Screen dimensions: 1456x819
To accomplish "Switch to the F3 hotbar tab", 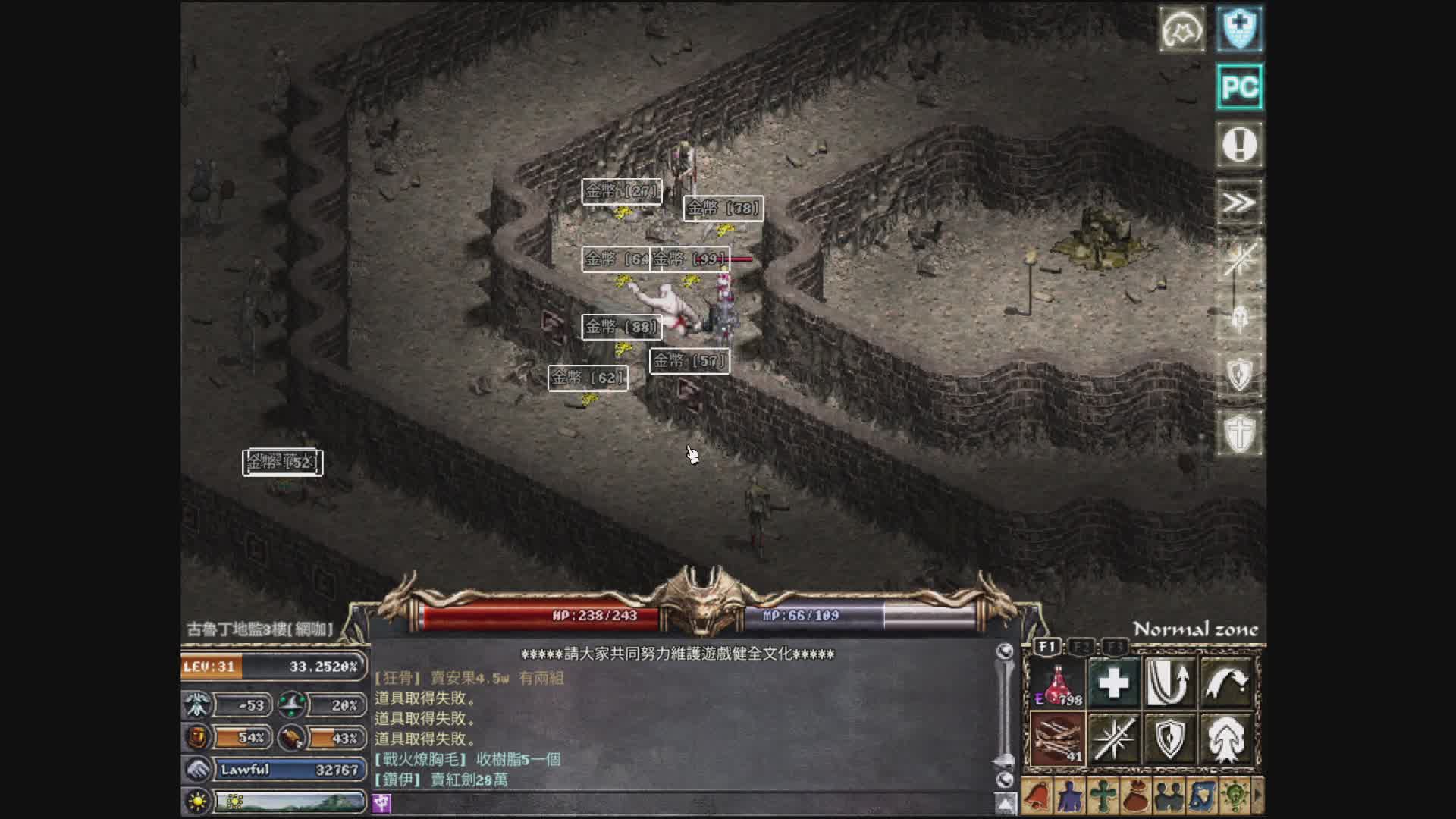I will tap(1115, 647).
